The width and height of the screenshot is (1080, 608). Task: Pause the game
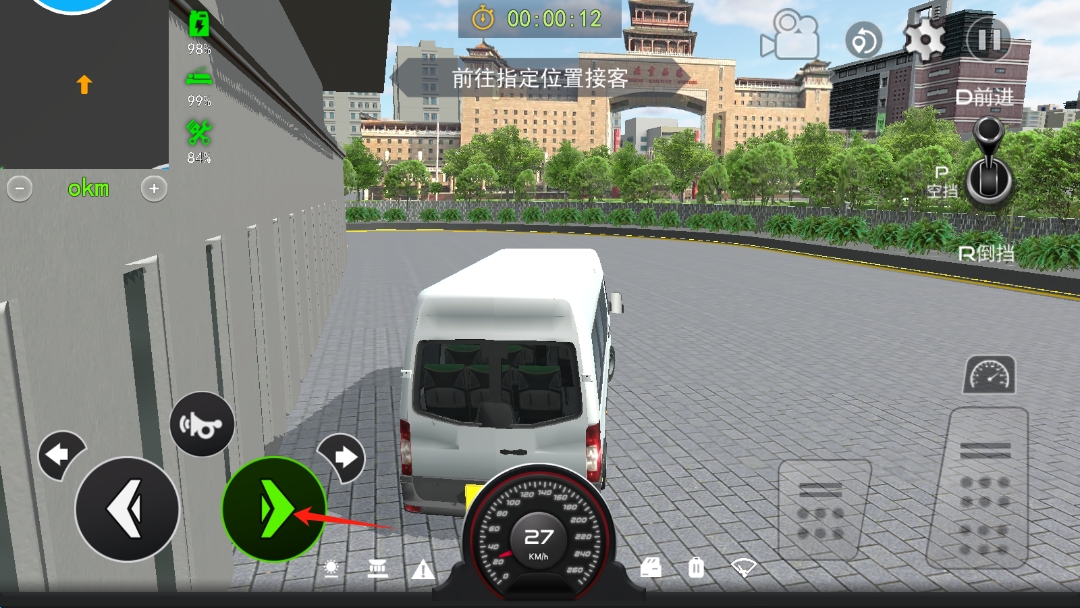(988, 40)
